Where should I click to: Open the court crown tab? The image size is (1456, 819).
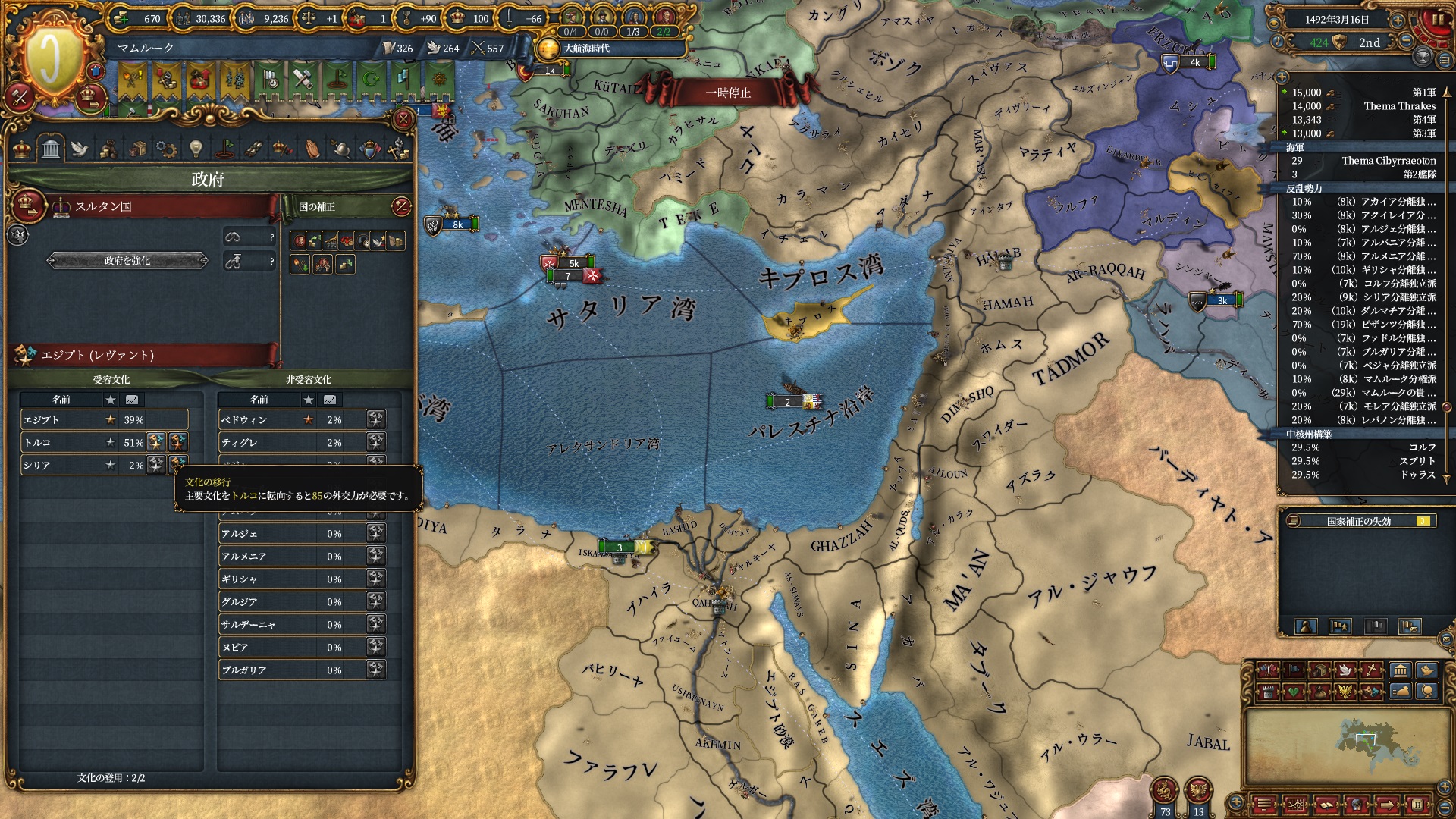click(22, 149)
